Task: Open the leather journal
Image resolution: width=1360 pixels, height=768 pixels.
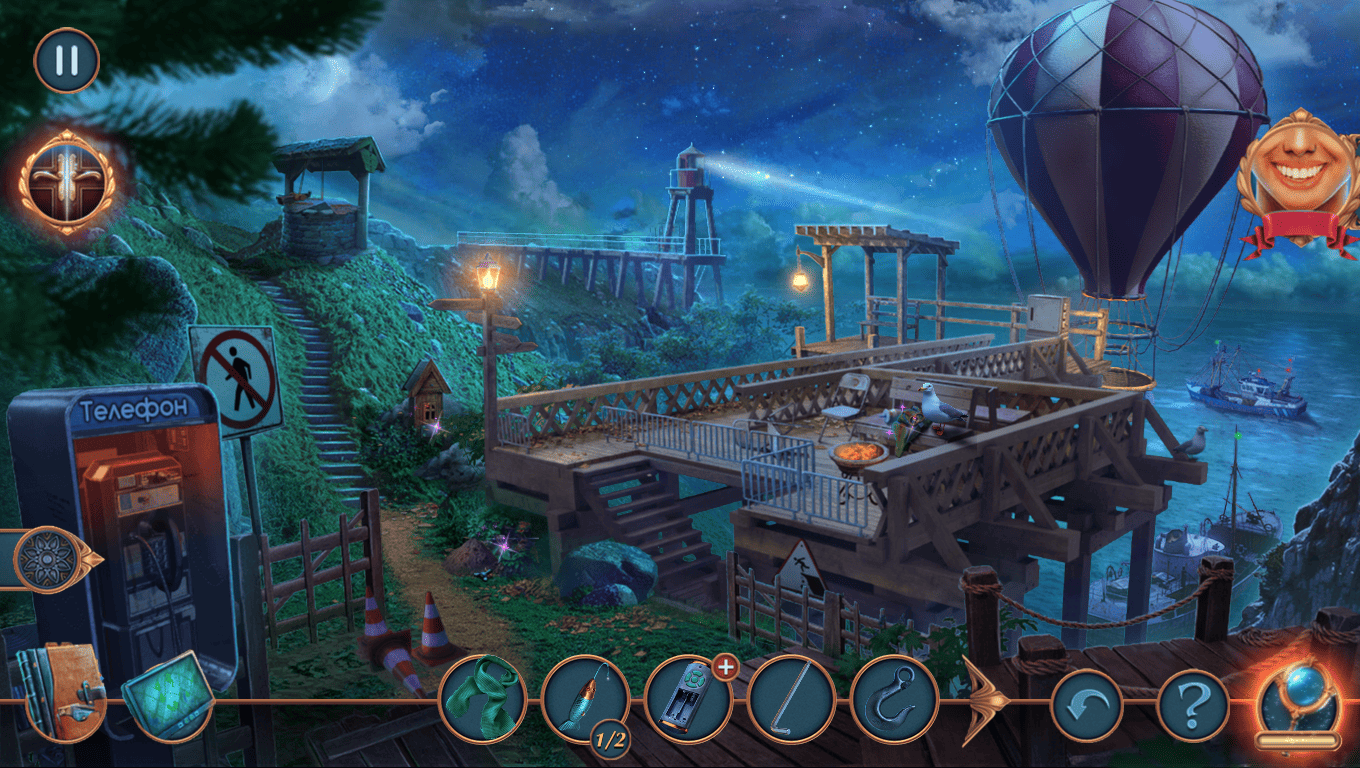Action: pos(62,691)
